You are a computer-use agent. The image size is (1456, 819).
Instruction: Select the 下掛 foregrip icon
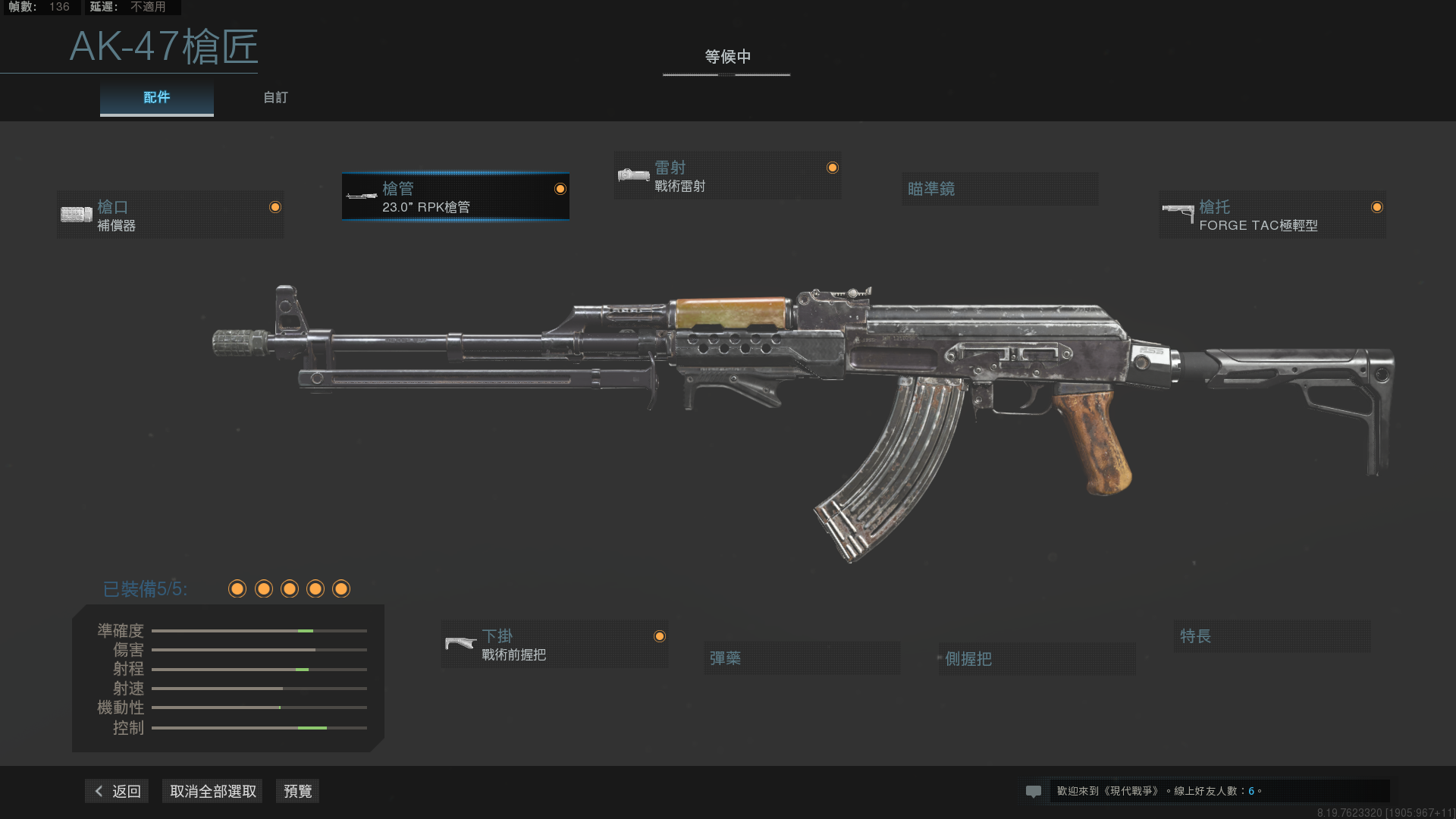pos(460,644)
